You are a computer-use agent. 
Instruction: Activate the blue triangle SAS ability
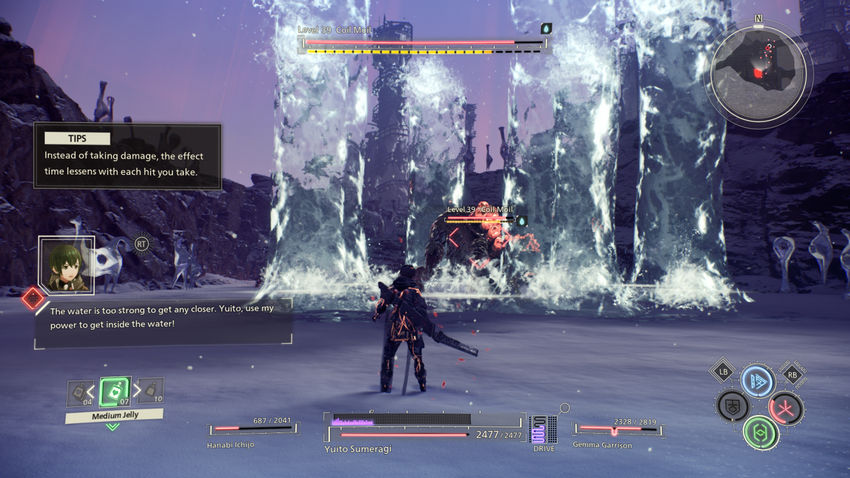pyautogui.click(x=758, y=381)
